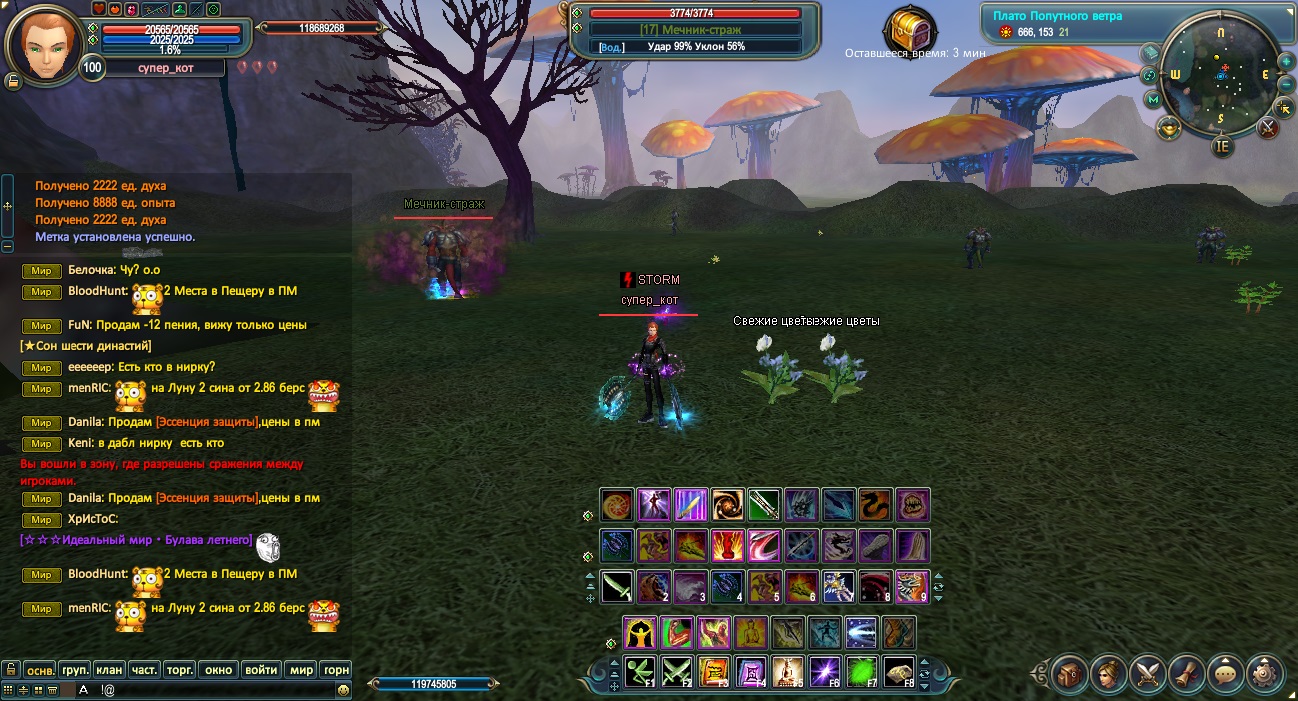
Task: Open the smiley emoticon picker in chat
Action: tap(343, 689)
